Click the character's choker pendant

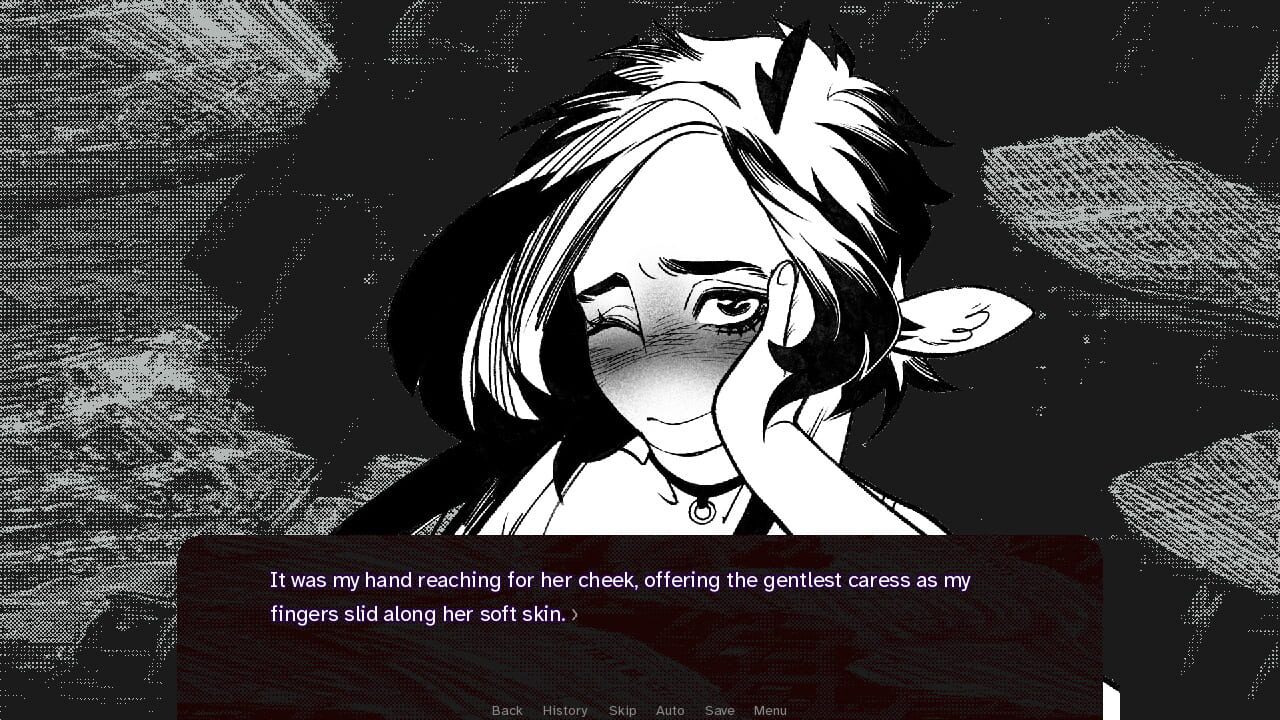[700, 510]
